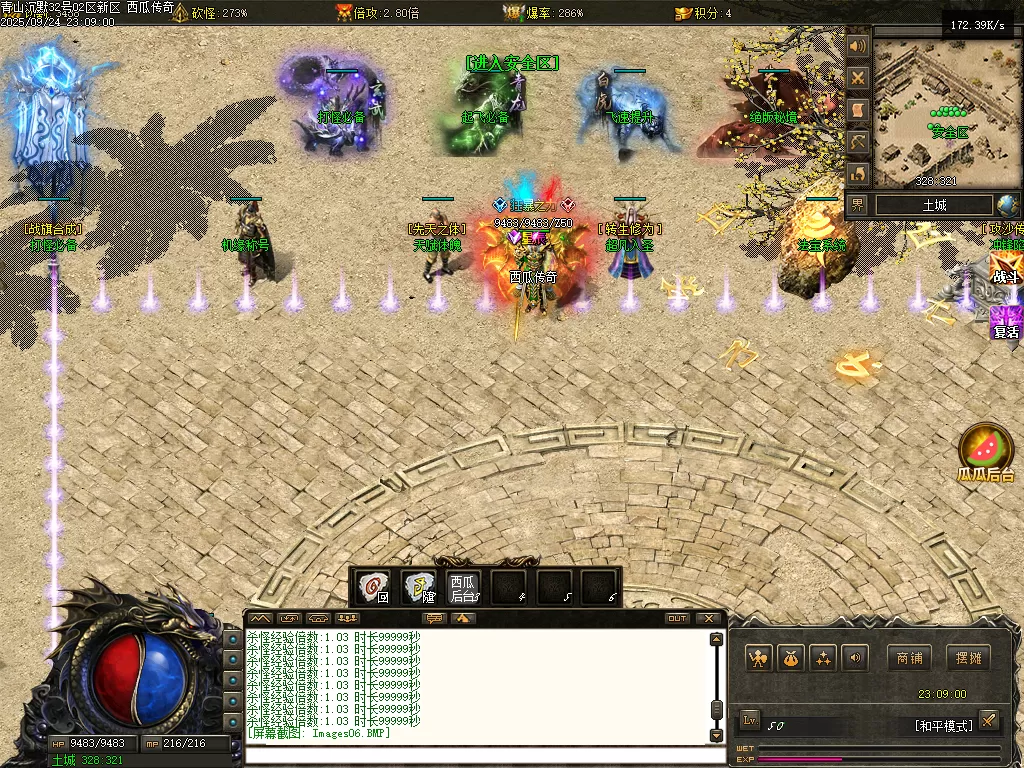Image resolution: width=1024 pixels, height=768 pixels.
Task: Select the 战斗 battle icon
Action: coord(1005,270)
